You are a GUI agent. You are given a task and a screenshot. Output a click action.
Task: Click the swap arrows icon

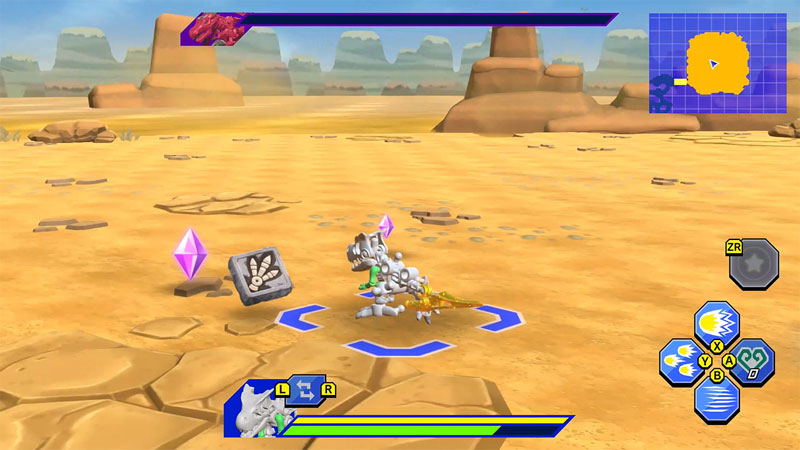(305, 391)
